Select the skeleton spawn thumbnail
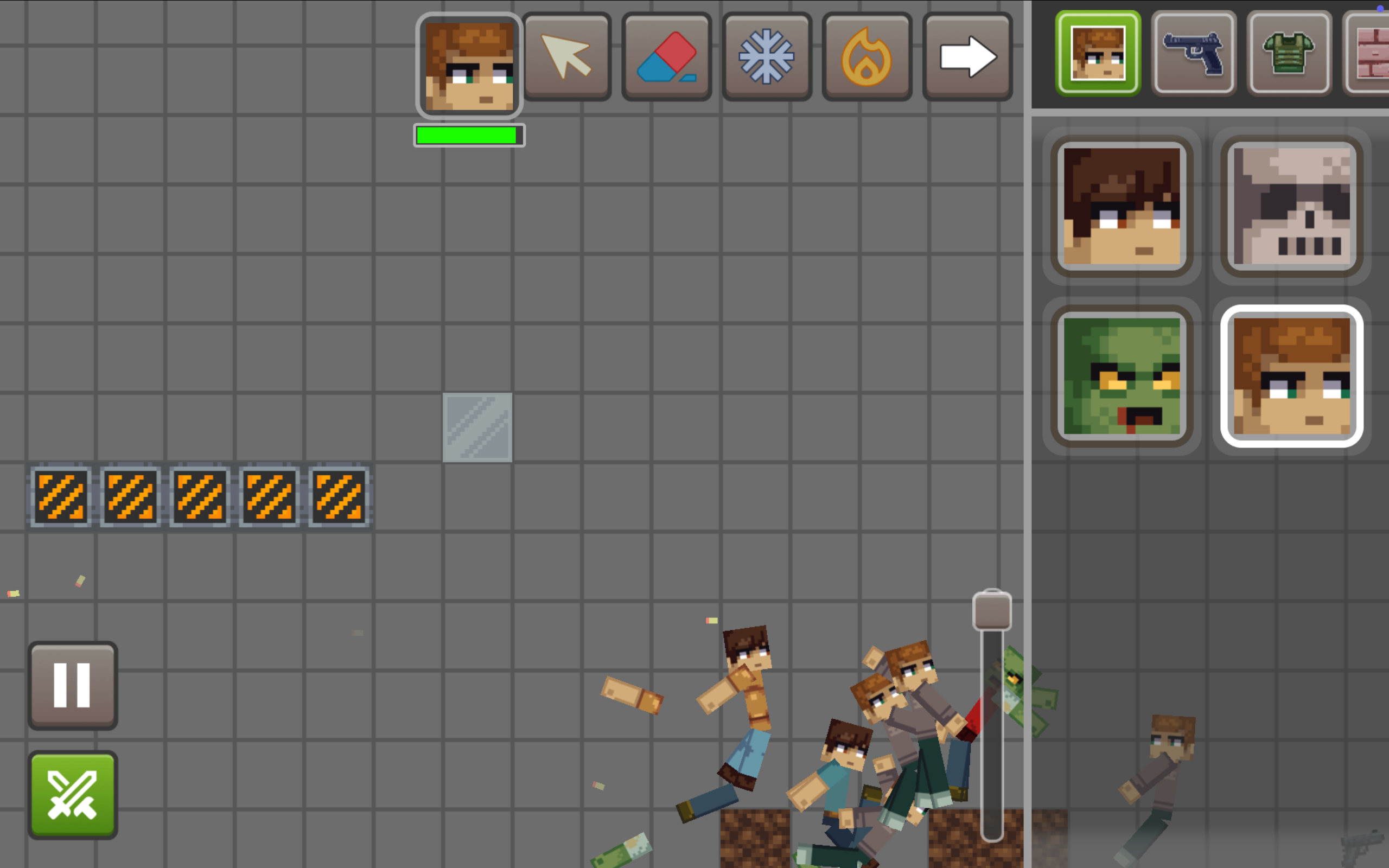 pyautogui.click(x=1292, y=207)
